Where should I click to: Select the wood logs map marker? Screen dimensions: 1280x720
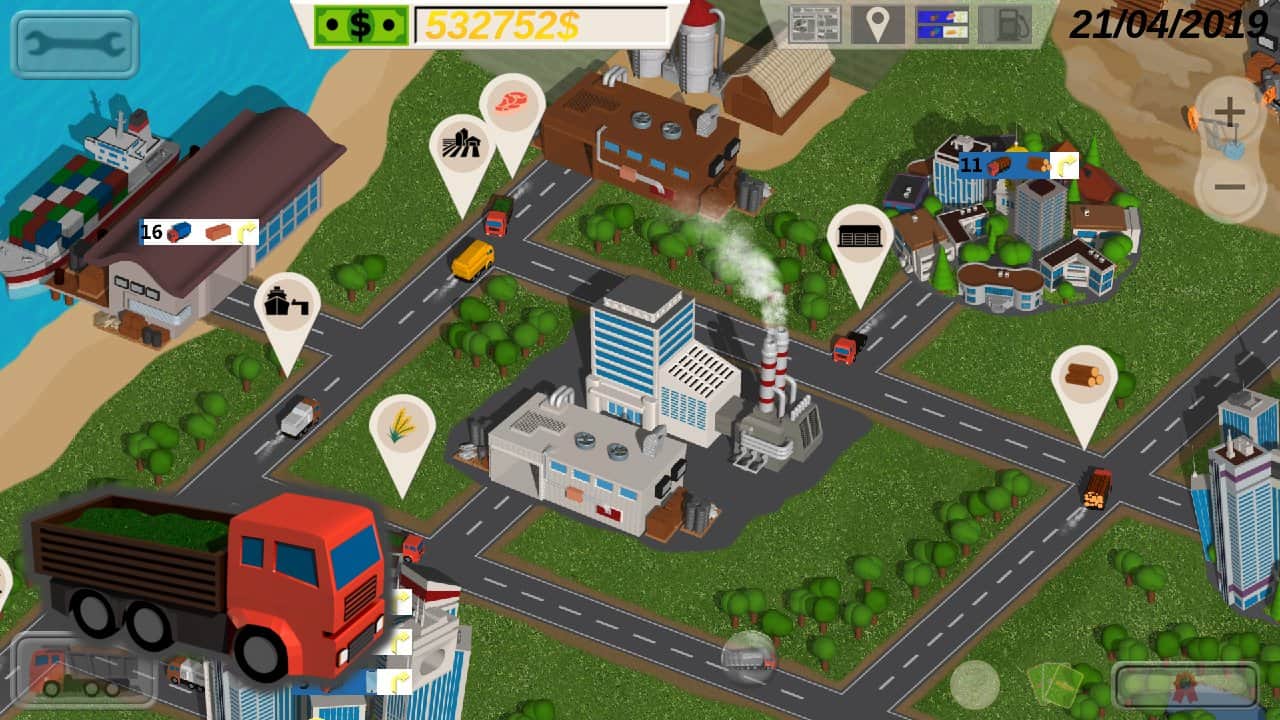click(1084, 378)
